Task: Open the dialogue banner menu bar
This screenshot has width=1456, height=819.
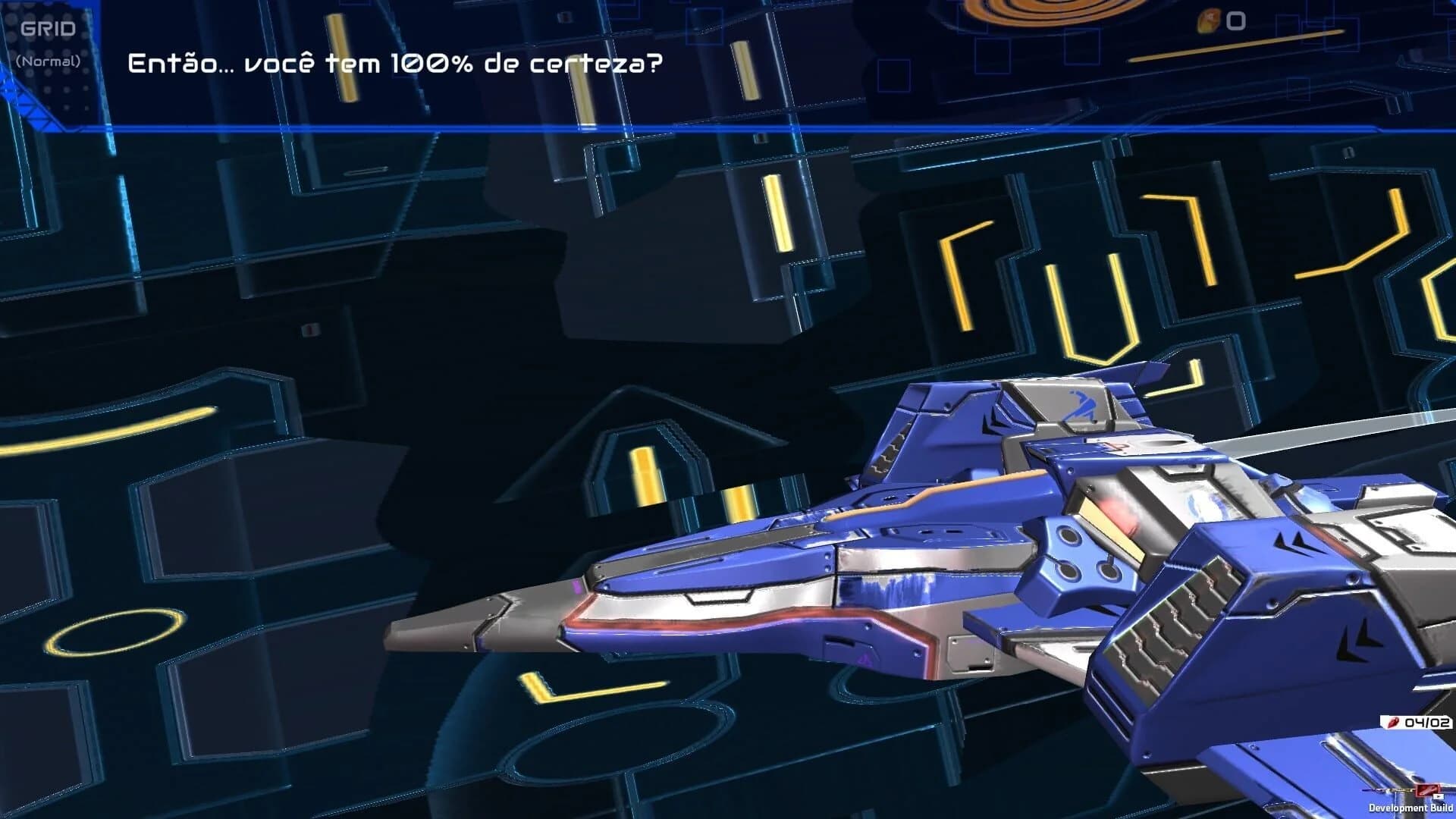Action: [728, 127]
